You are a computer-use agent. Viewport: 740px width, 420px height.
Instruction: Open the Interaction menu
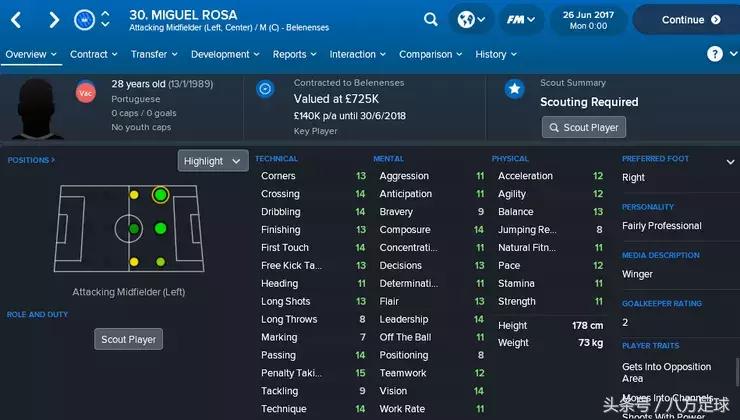(x=358, y=55)
